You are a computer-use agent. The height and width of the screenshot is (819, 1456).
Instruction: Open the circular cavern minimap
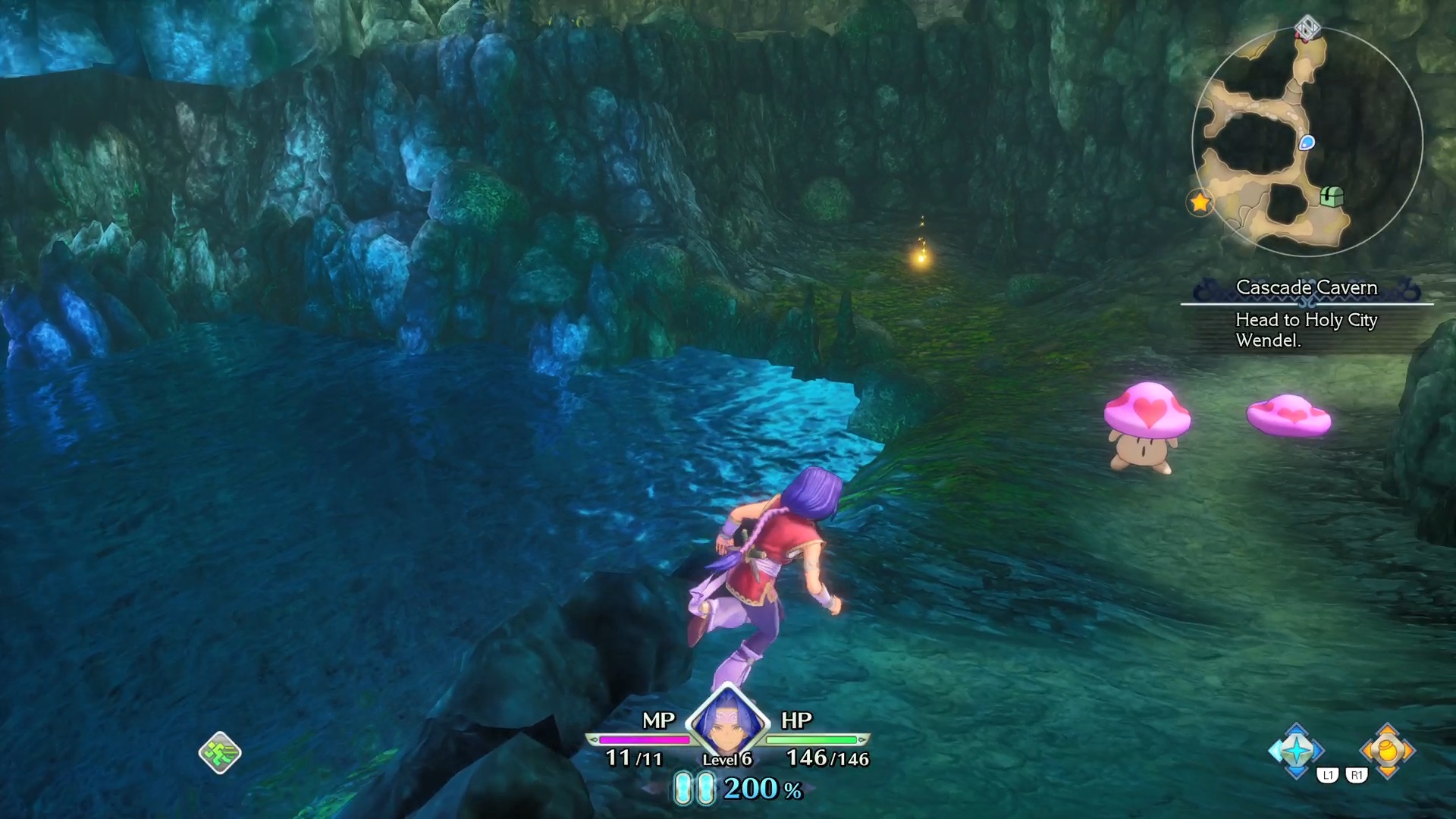1307,142
